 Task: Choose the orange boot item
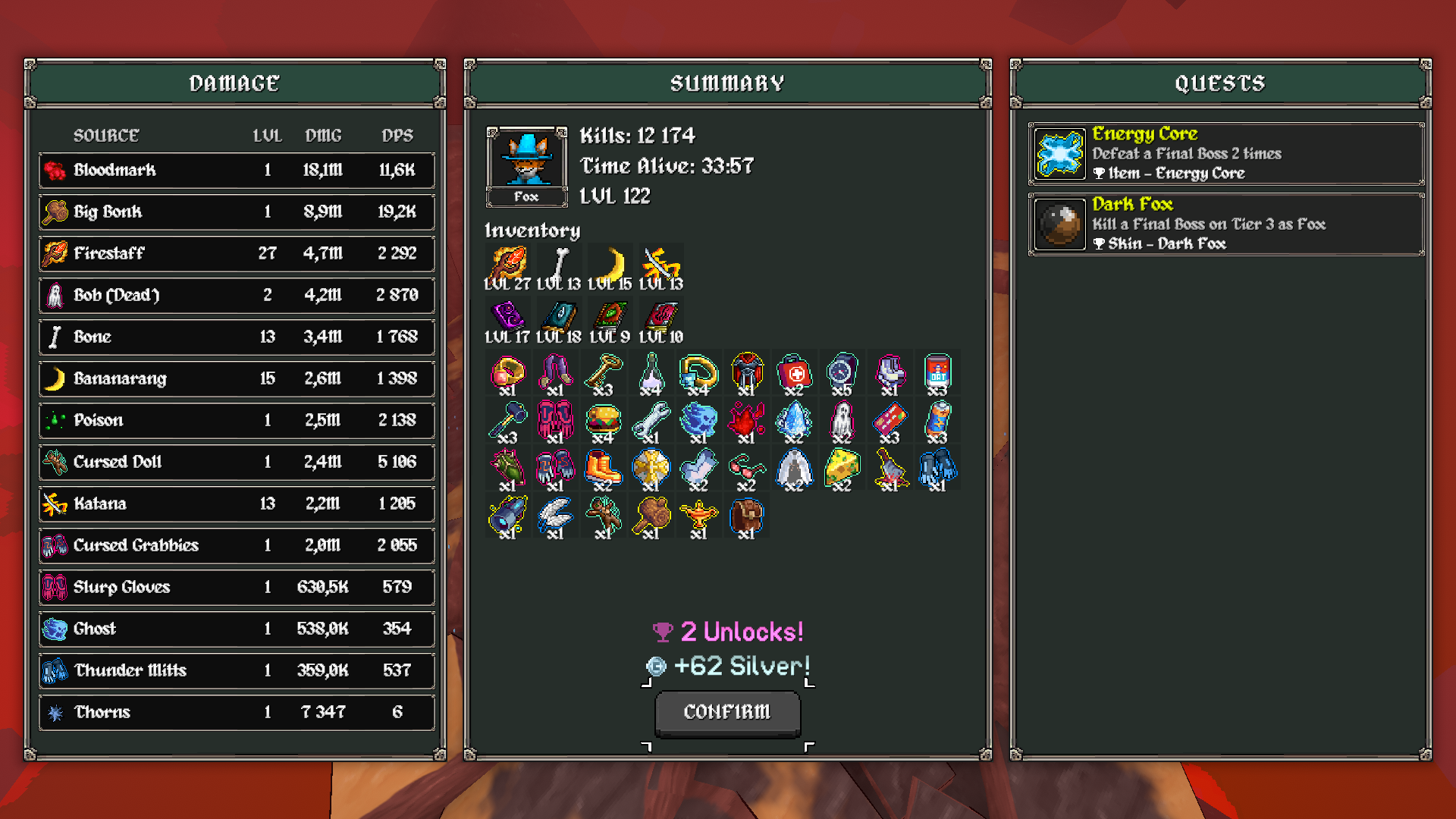coord(603,469)
